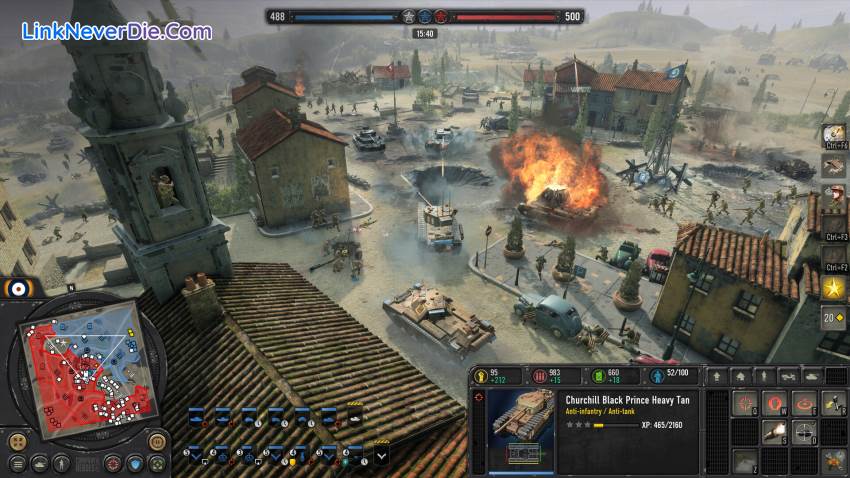Fire the main gun shell ability

click(775, 432)
